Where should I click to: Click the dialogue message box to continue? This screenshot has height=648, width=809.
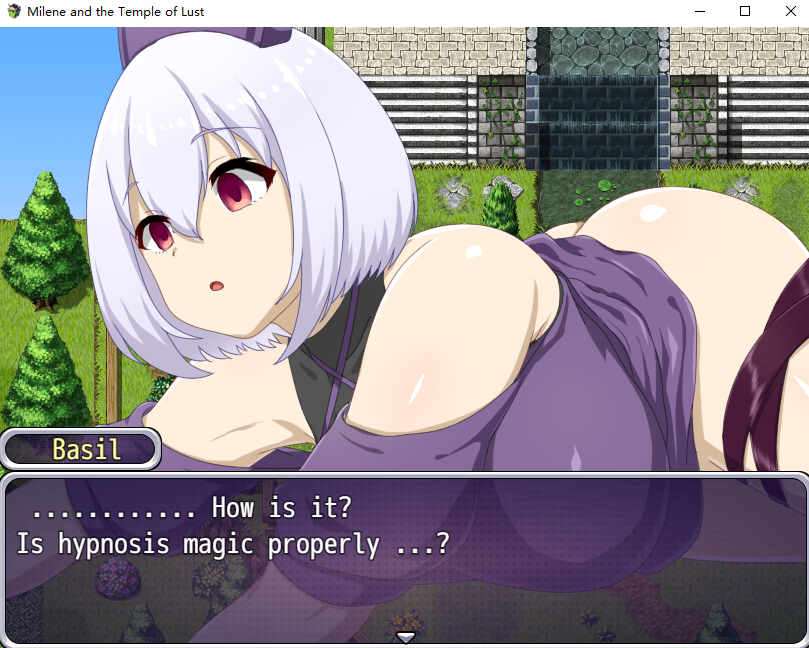404,556
